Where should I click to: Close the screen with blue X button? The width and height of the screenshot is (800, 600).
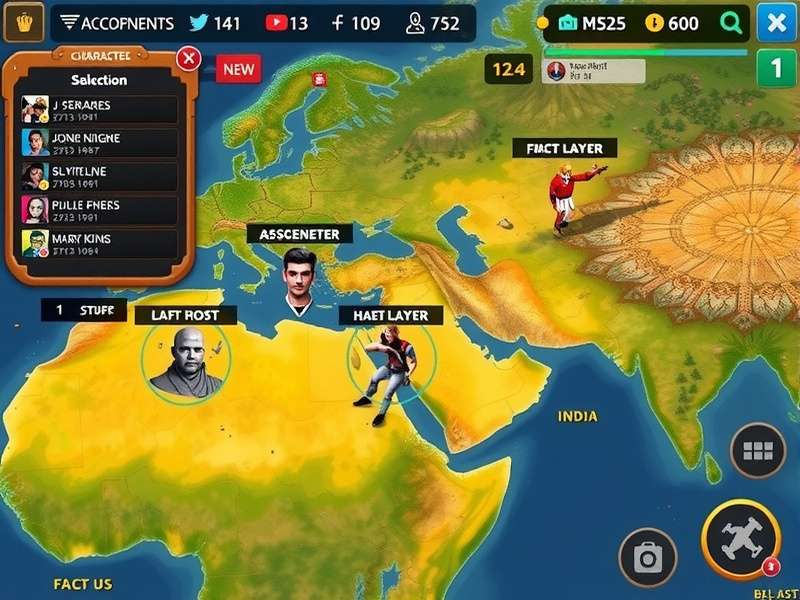(776, 23)
